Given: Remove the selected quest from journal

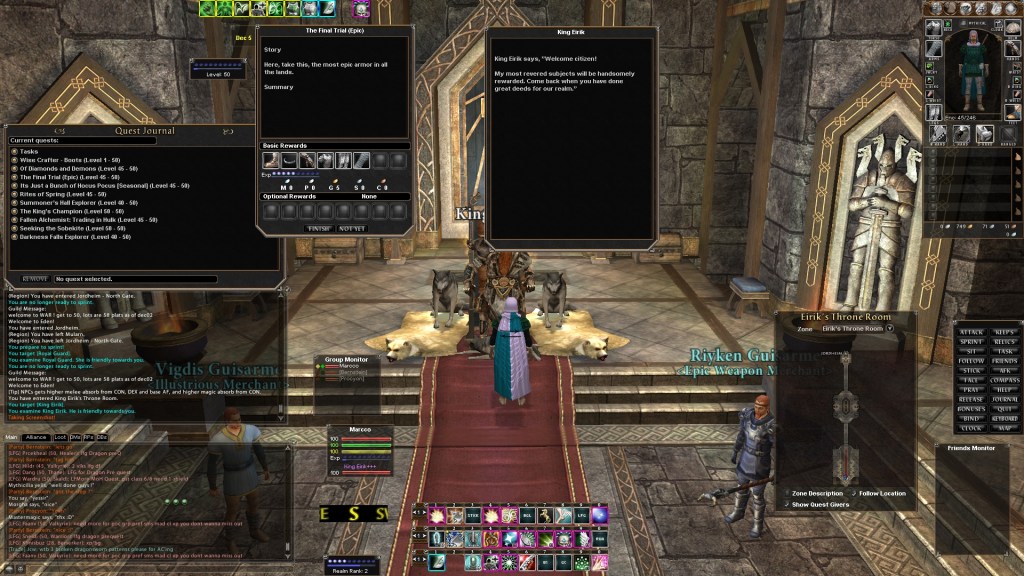Looking at the screenshot, I should point(35,279).
